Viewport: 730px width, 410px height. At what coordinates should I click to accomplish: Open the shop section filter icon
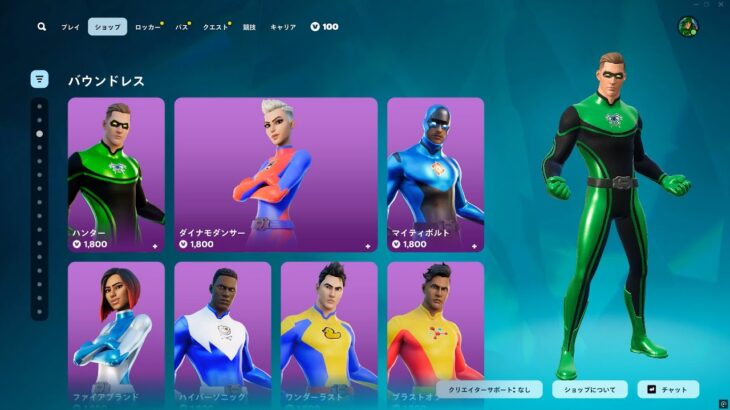click(40, 79)
